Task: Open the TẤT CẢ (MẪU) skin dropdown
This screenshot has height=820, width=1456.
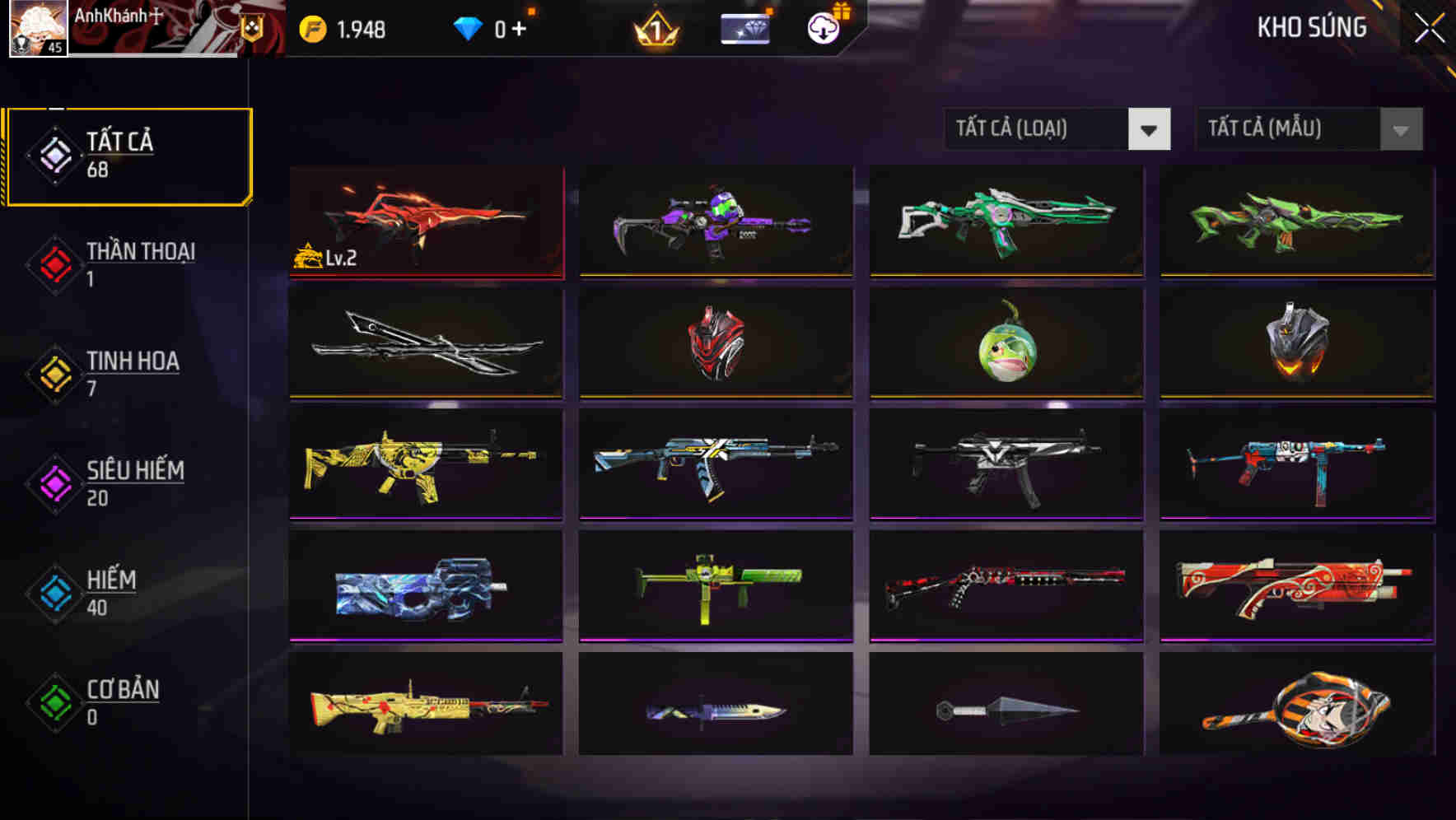Action: click(1285, 129)
